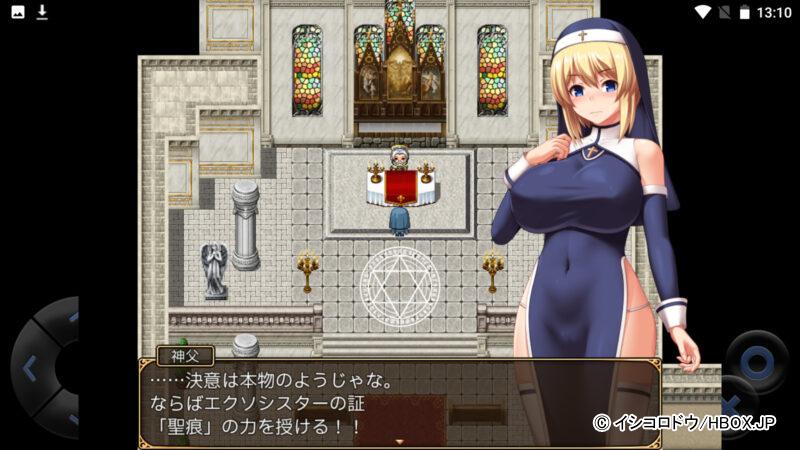The image size is (800, 450).
Task: Advance the priest's dialogue message box
Action: (x=398, y=402)
